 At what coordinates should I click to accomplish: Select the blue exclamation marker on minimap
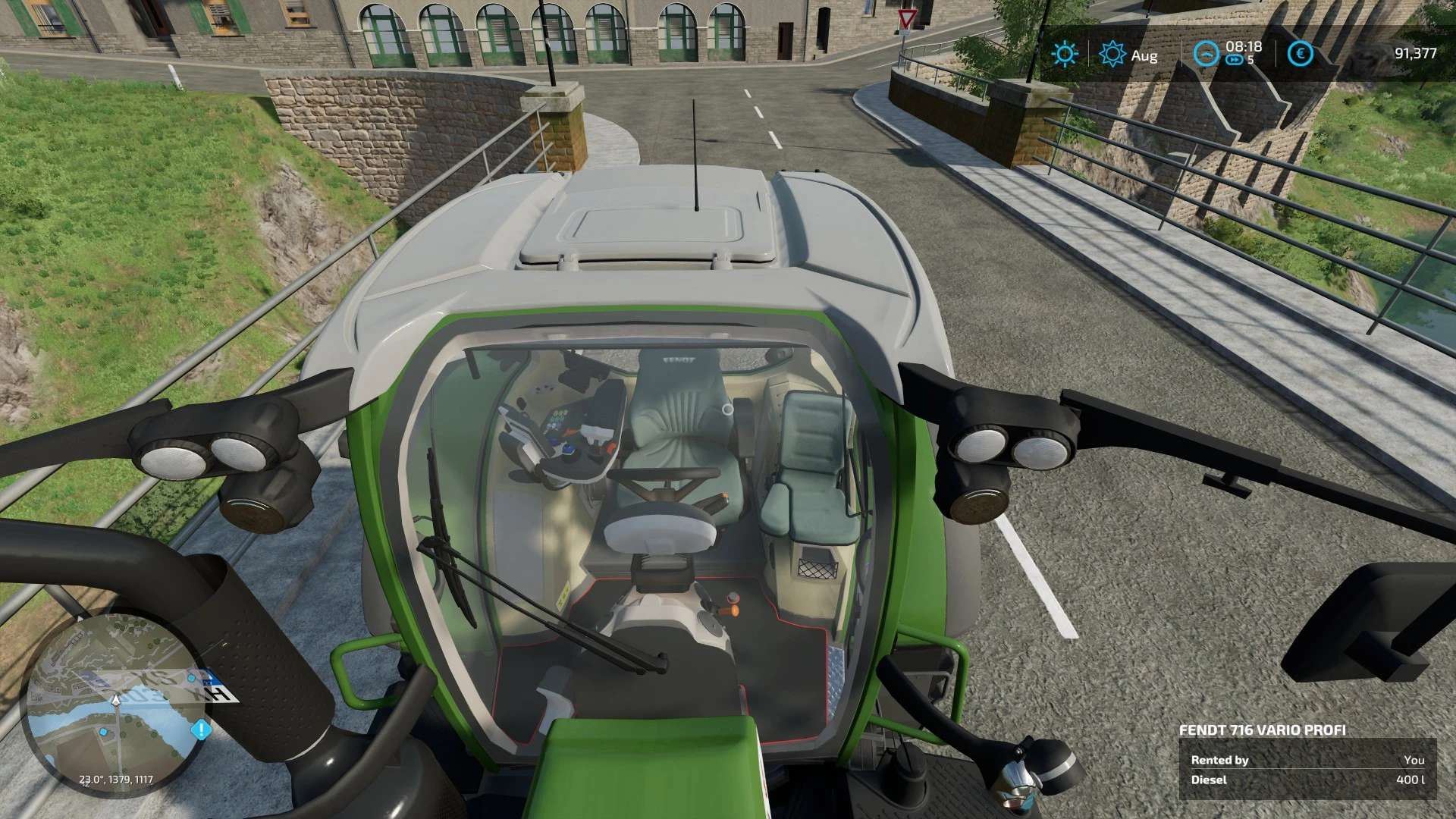[x=201, y=730]
